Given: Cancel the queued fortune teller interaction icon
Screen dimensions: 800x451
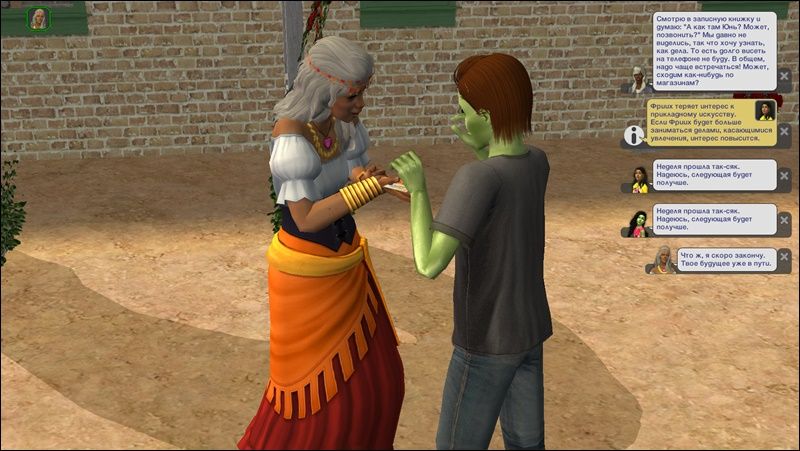Looking at the screenshot, I should [x=40, y=18].
